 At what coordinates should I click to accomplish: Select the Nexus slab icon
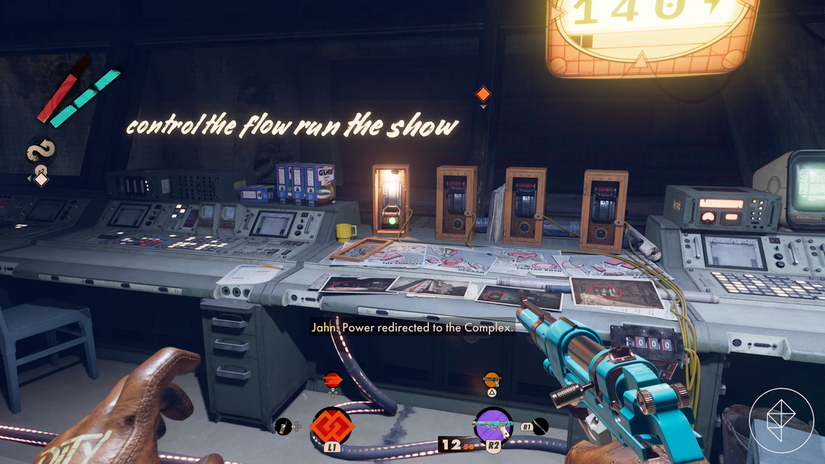click(332, 426)
